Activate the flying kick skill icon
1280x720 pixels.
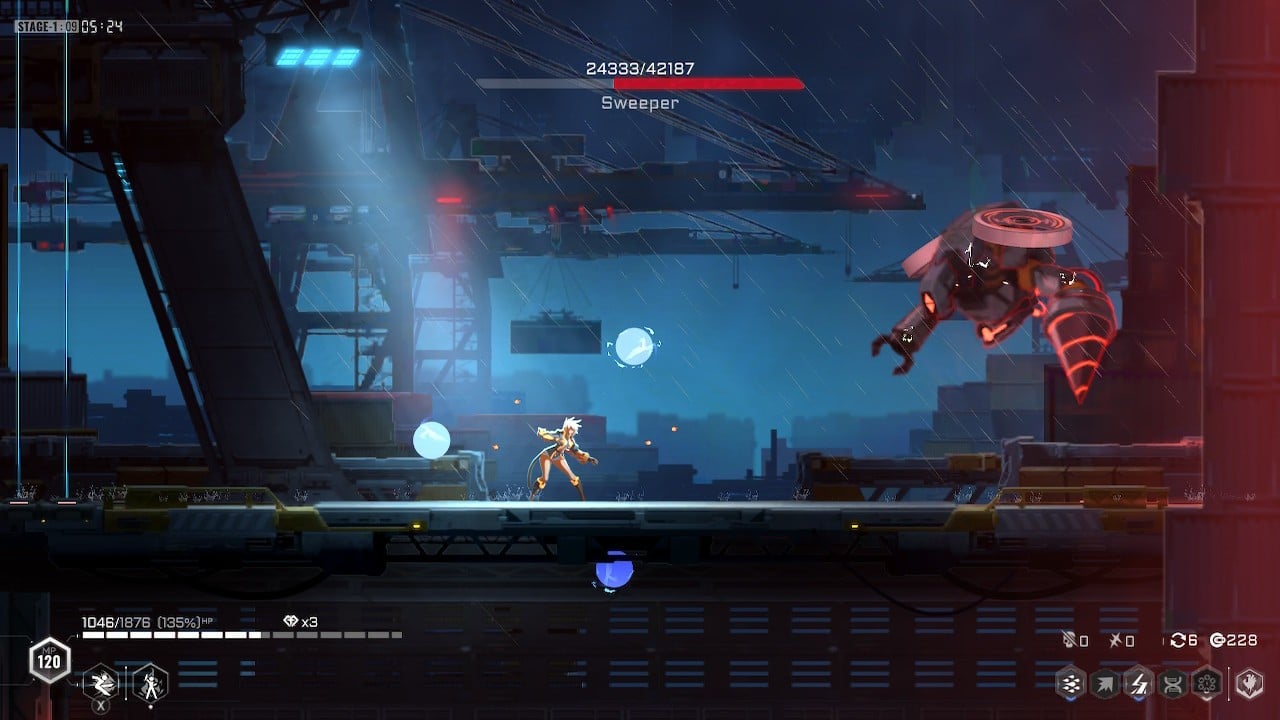[x=101, y=684]
